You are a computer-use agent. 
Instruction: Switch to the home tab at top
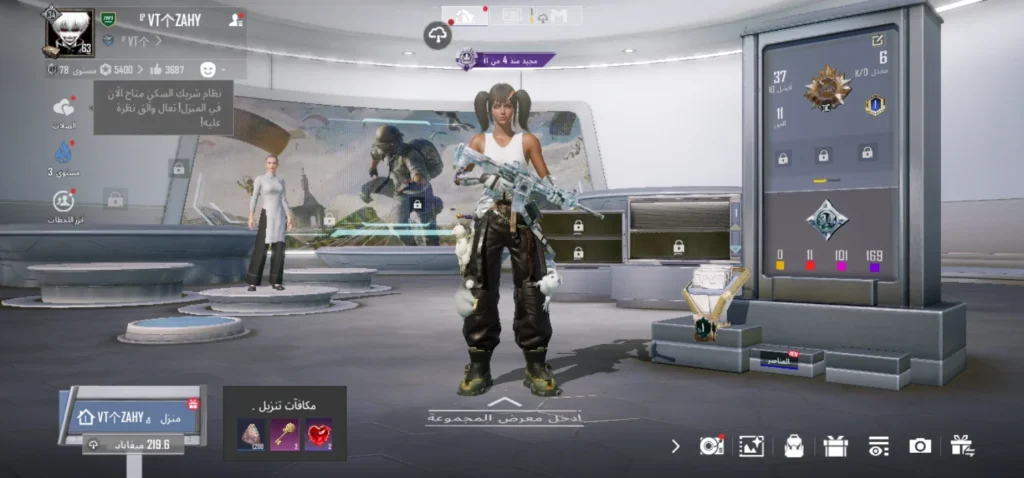[x=465, y=15]
